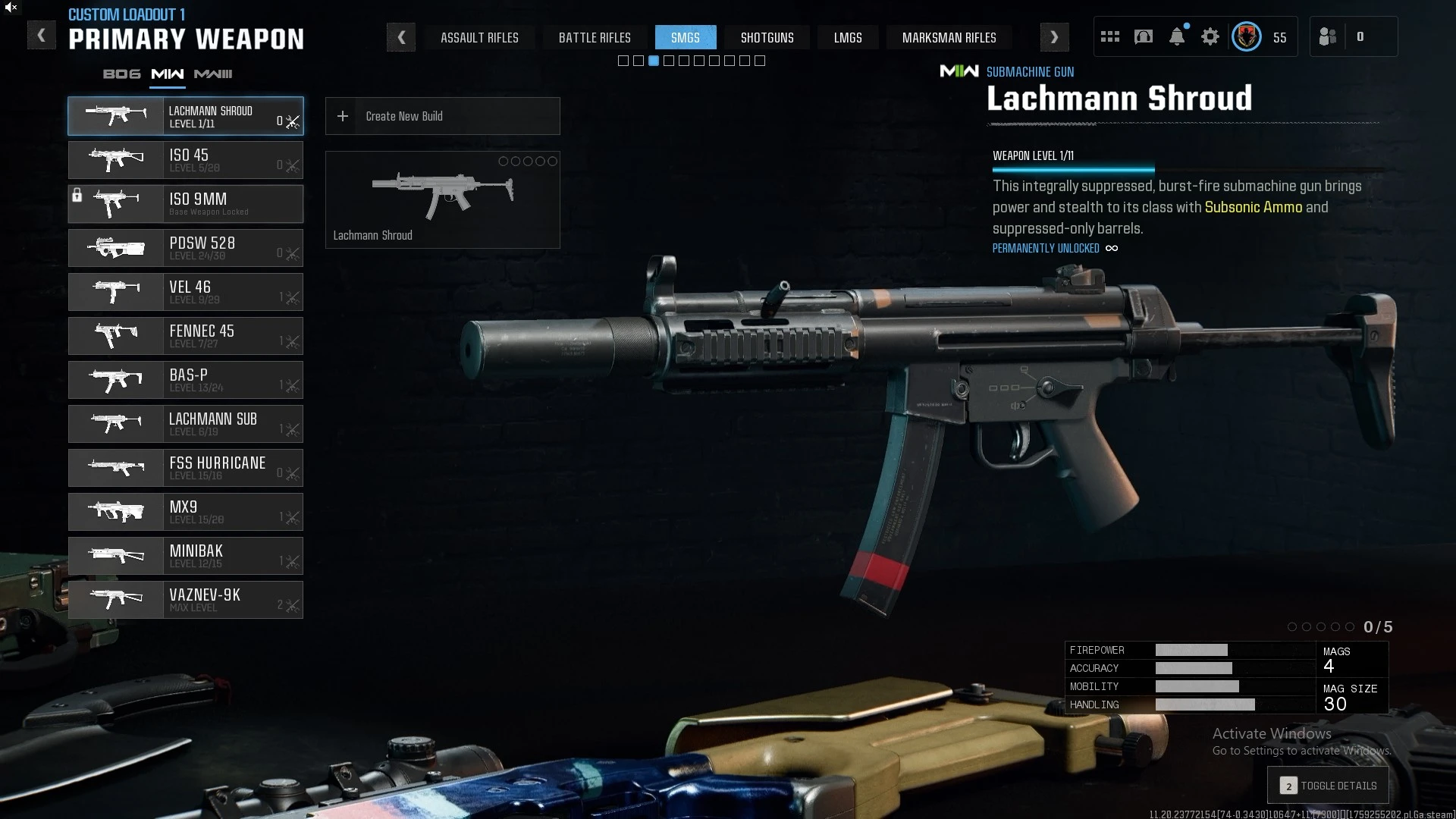Choose the Fennec 45 weapon row

pos(186,336)
